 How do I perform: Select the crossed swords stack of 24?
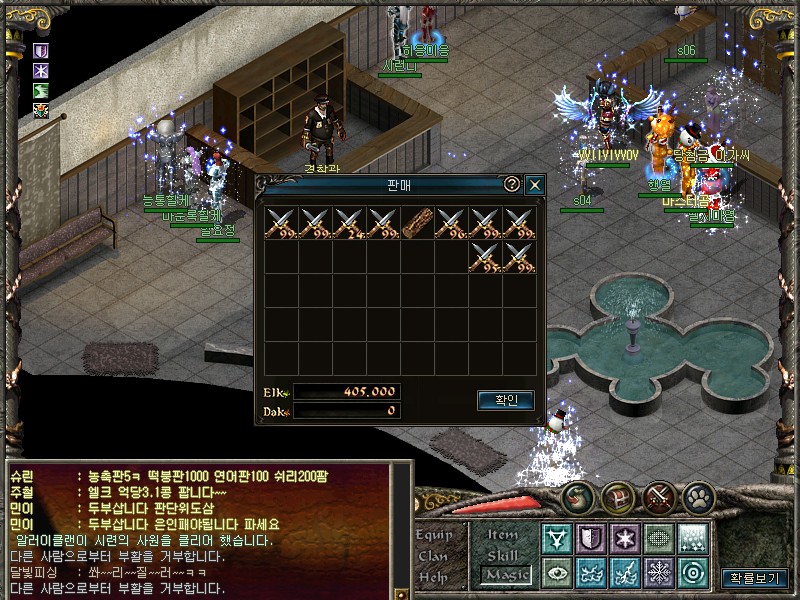pos(350,223)
